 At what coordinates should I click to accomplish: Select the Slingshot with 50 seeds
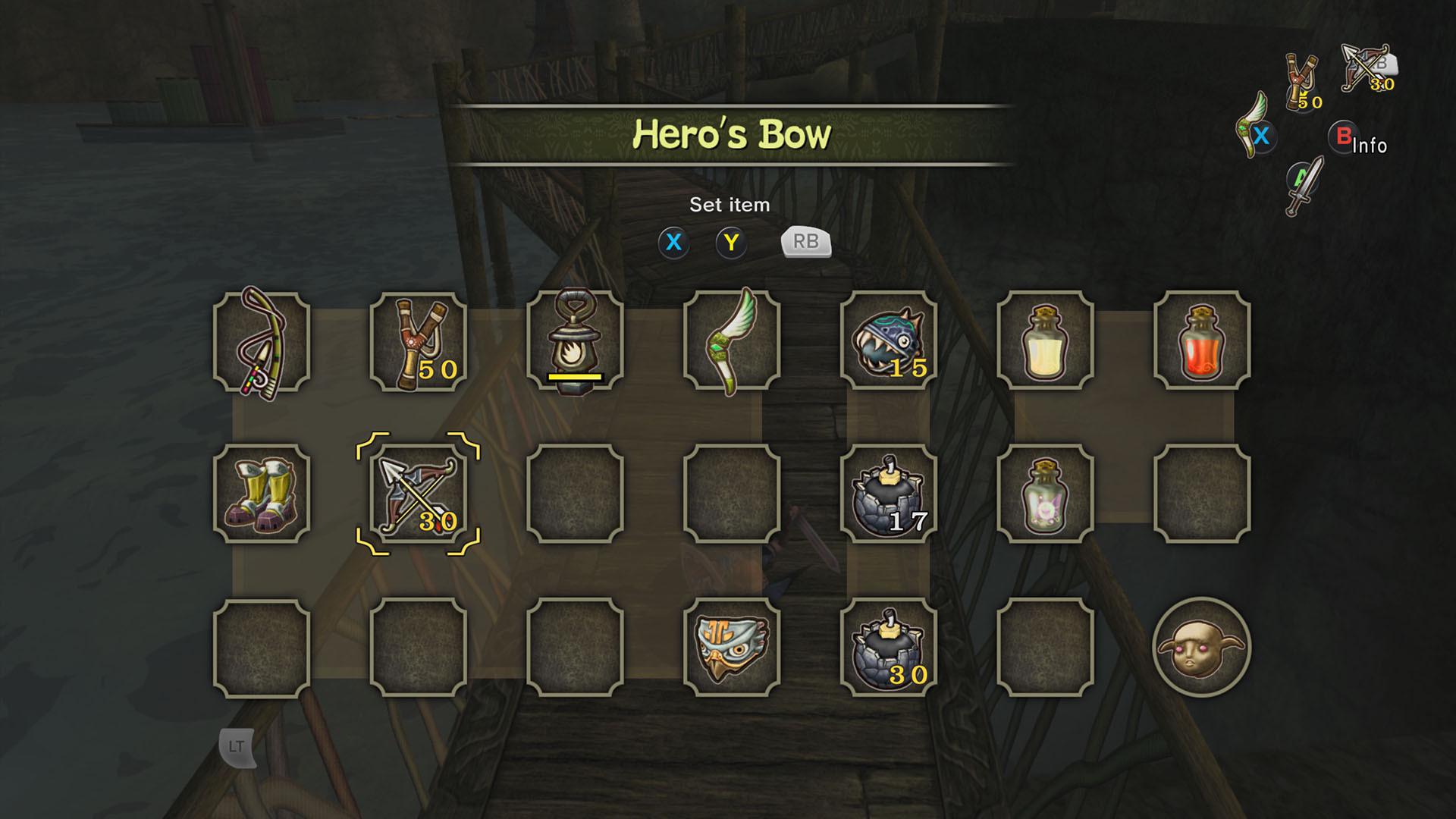(x=419, y=341)
